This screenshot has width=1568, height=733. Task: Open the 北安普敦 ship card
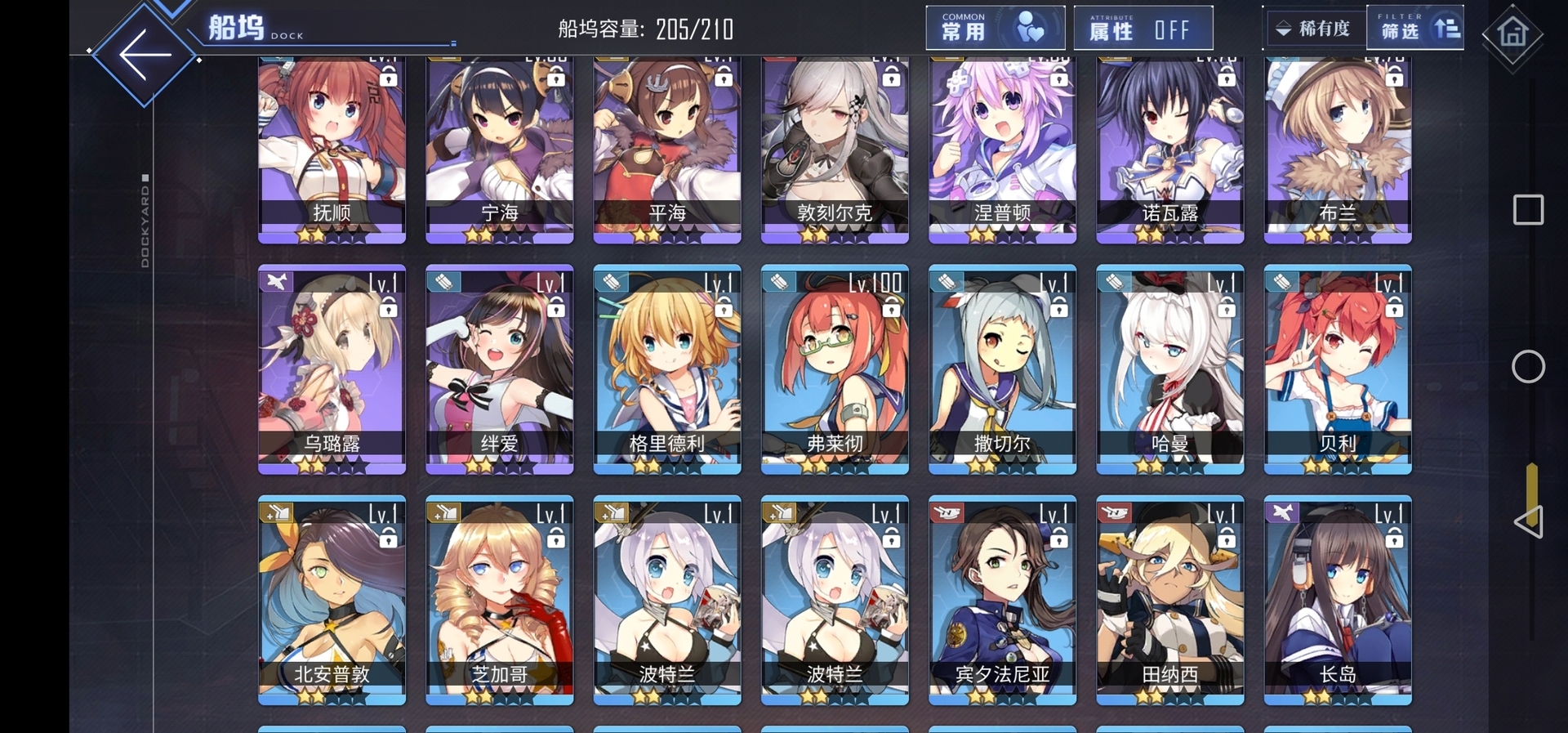[x=332, y=600]
